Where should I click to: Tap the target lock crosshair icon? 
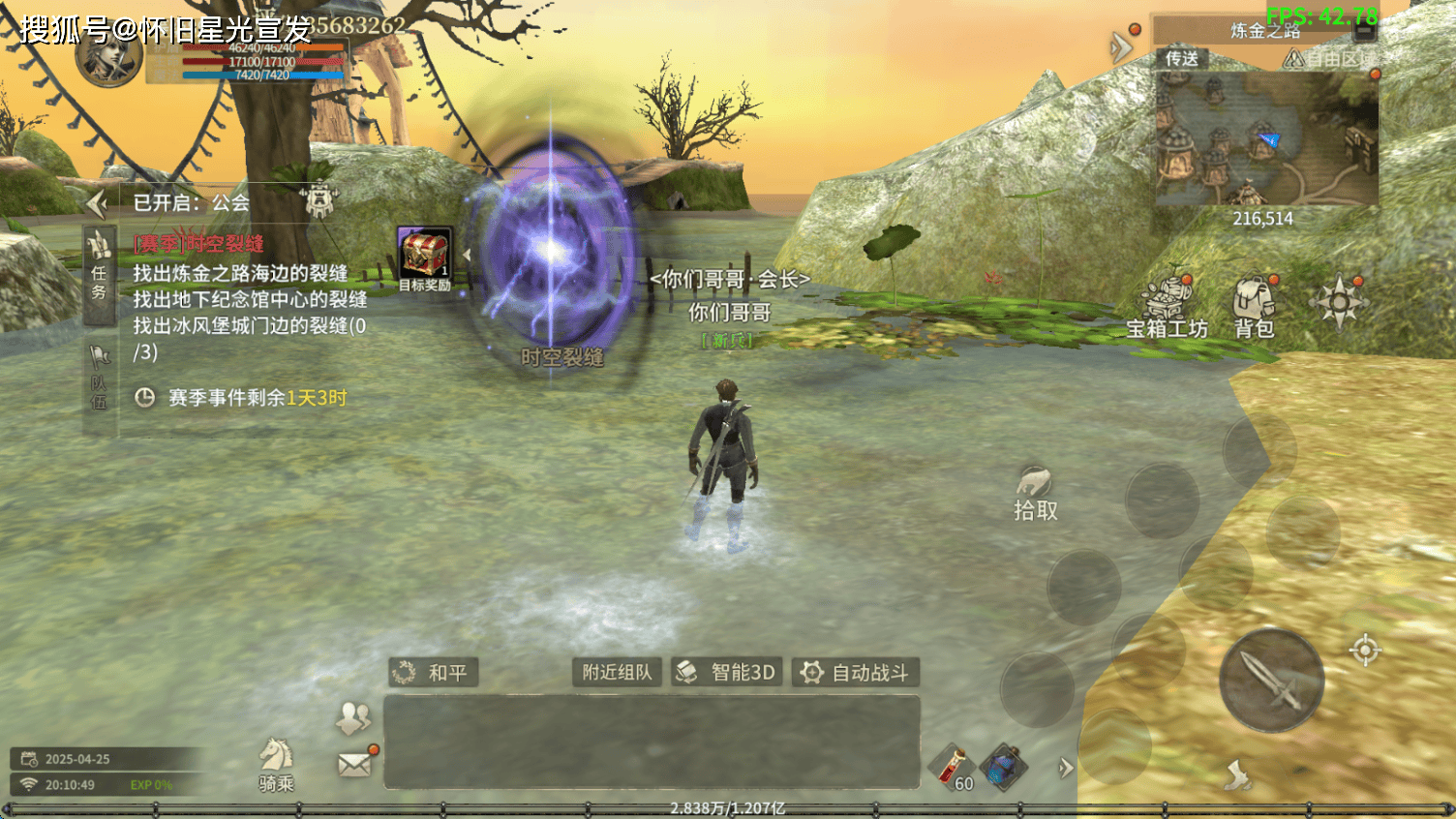click(x=1365, y=650)
